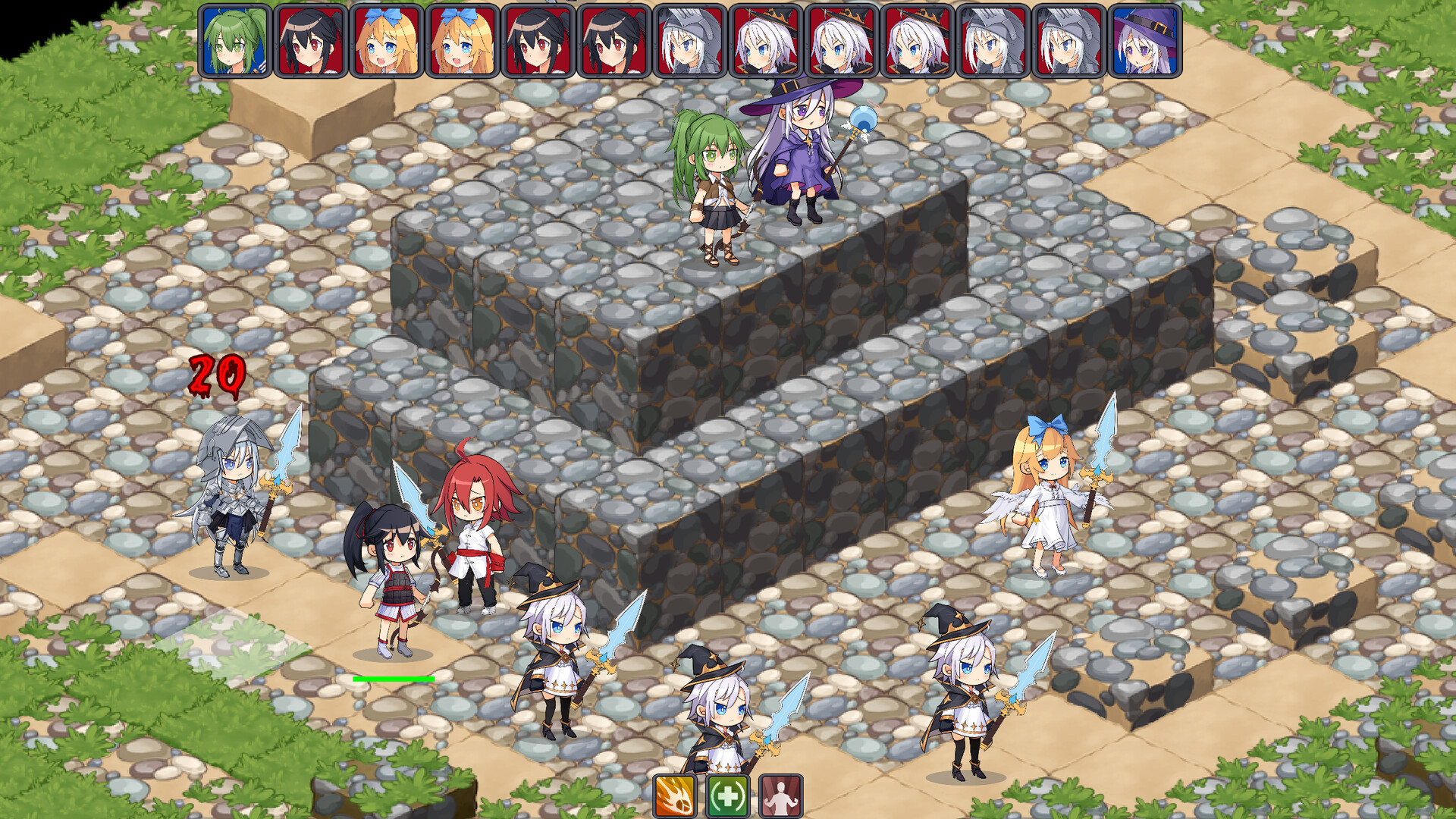Select the red-haired fighter on the map
The height and width of the screenshot is (819, 1456).
pyautogui.click(x=474, y=531)
